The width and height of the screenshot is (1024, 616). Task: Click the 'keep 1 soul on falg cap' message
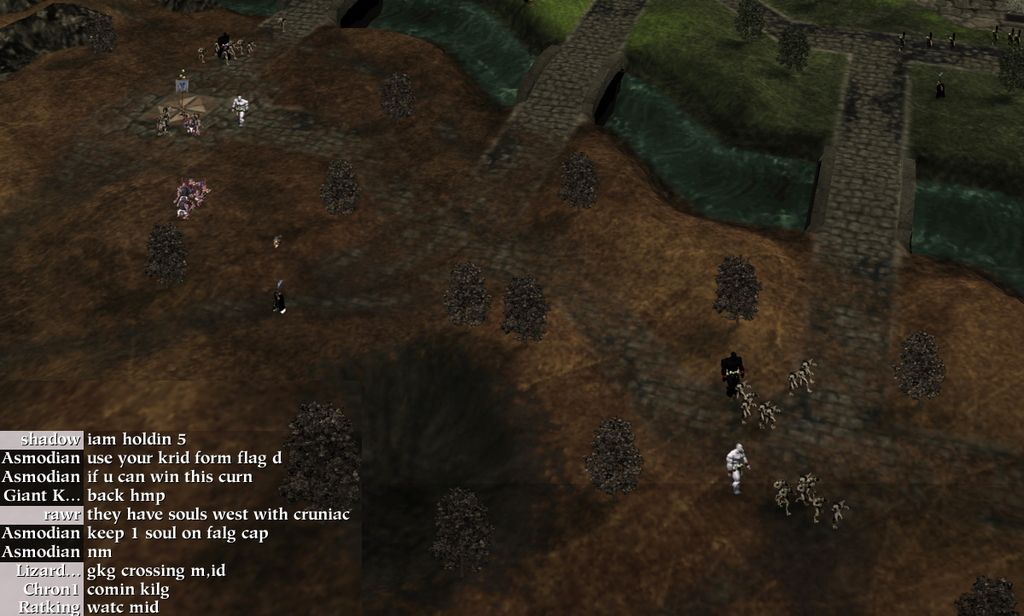tap(177, 533)
